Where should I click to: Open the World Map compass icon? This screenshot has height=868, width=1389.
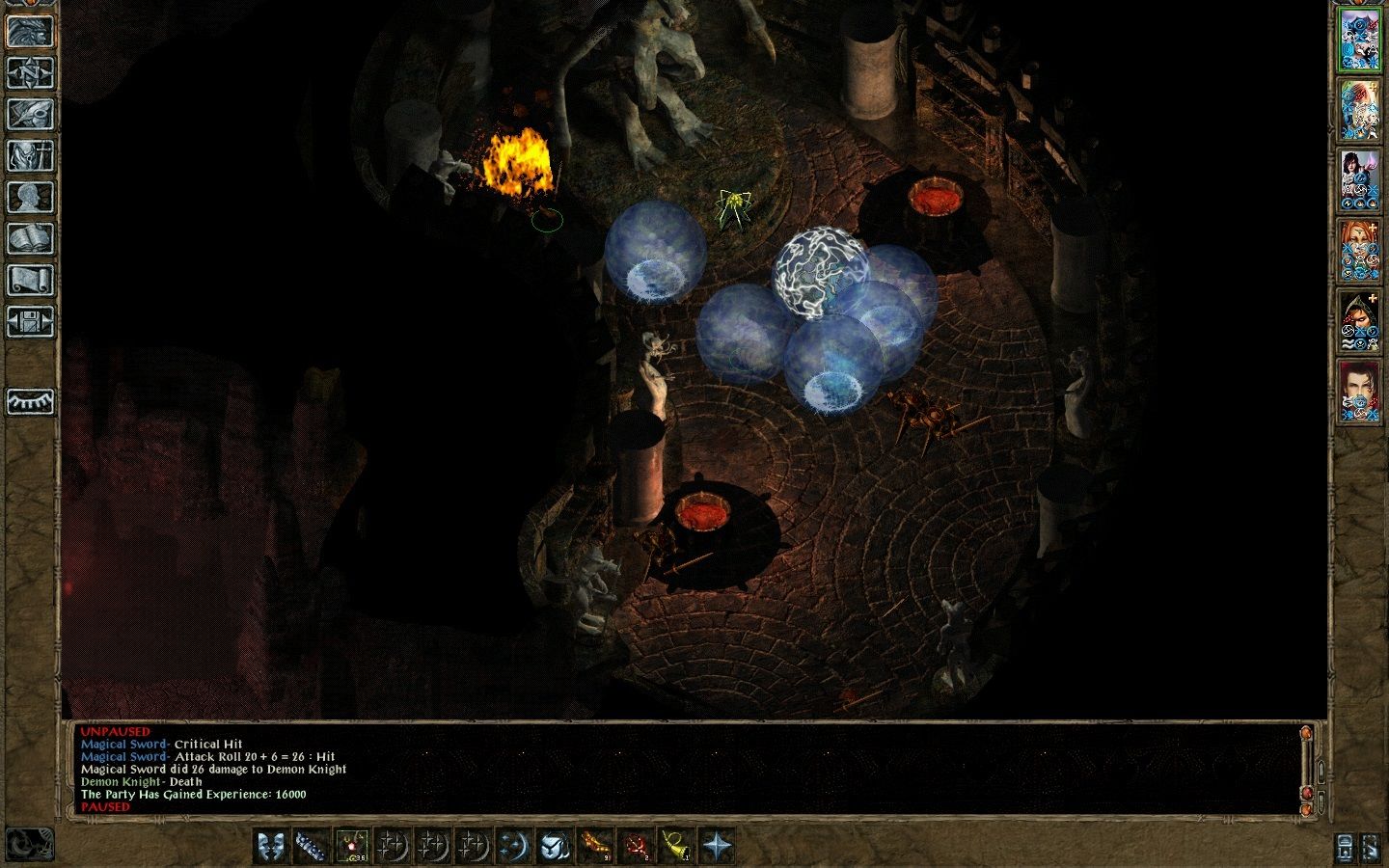click(x=29, y=70)
